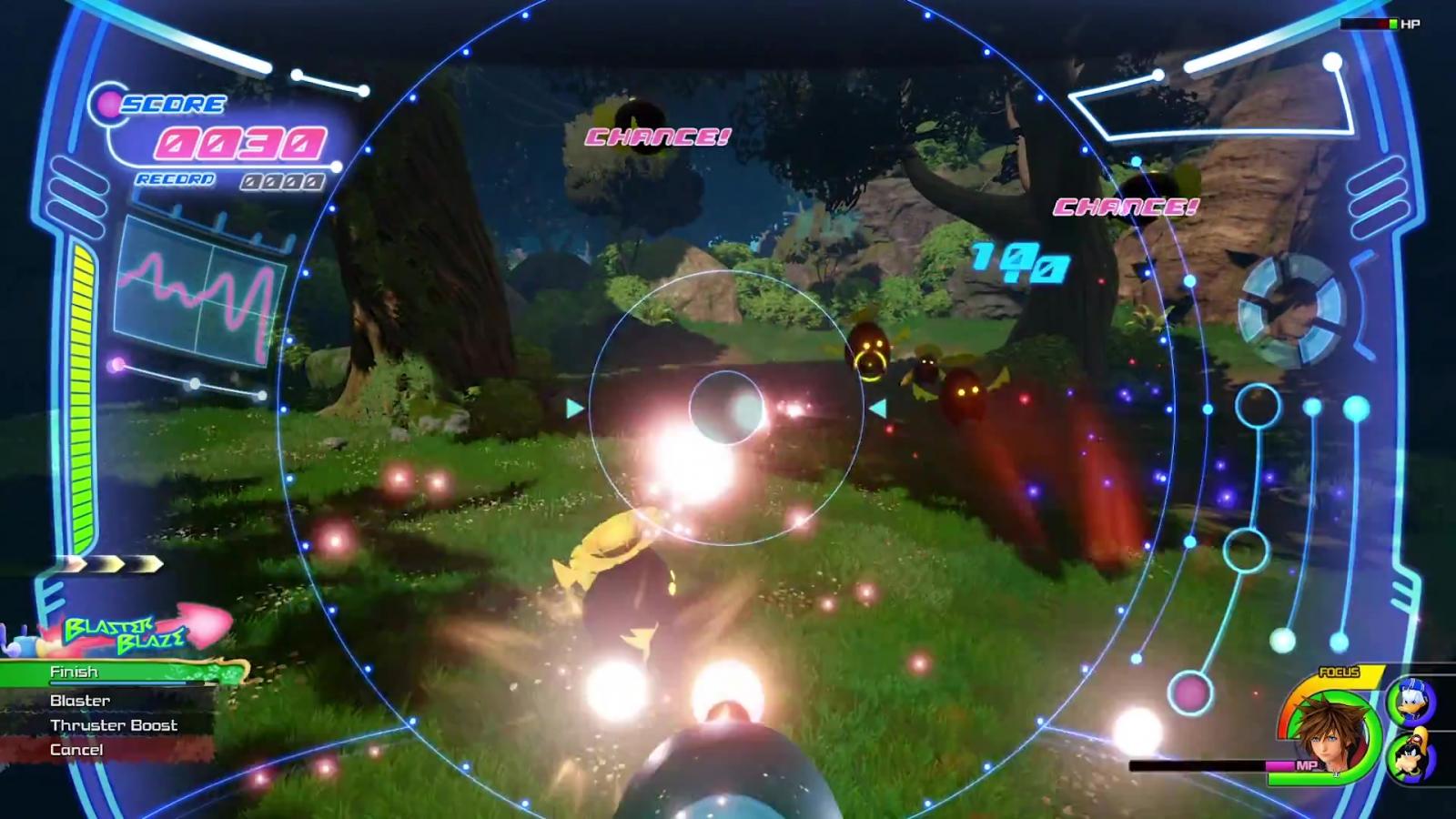The image size is (1456, 819).
Task: Click Donald's party portrait
Action: (1410, 703)
